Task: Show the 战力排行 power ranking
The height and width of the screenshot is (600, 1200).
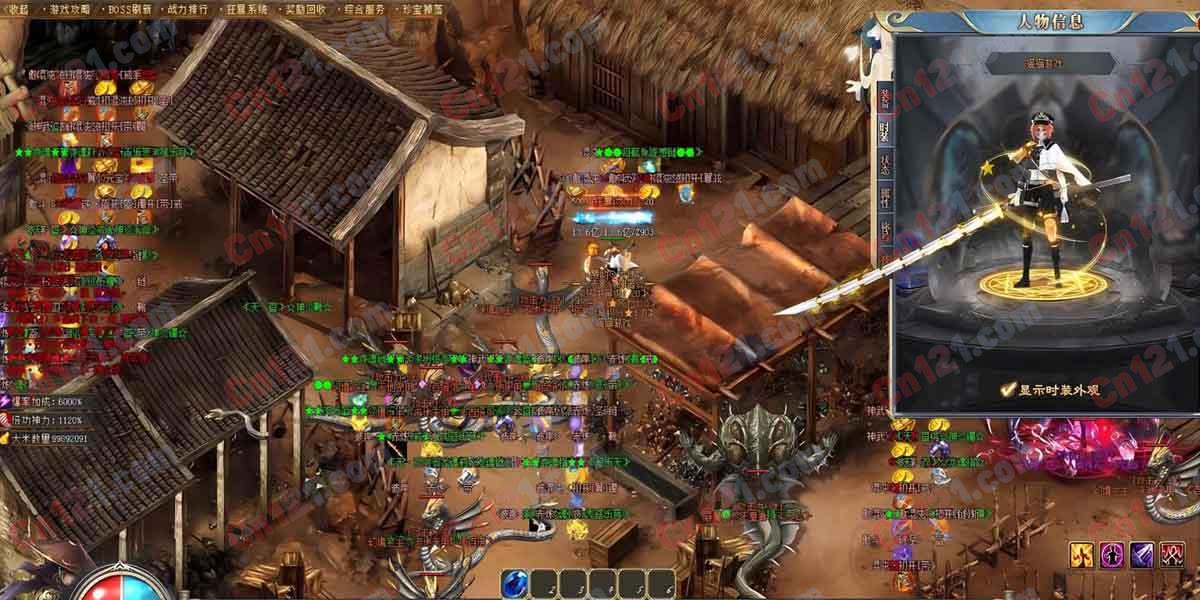Action: point(192,8)
